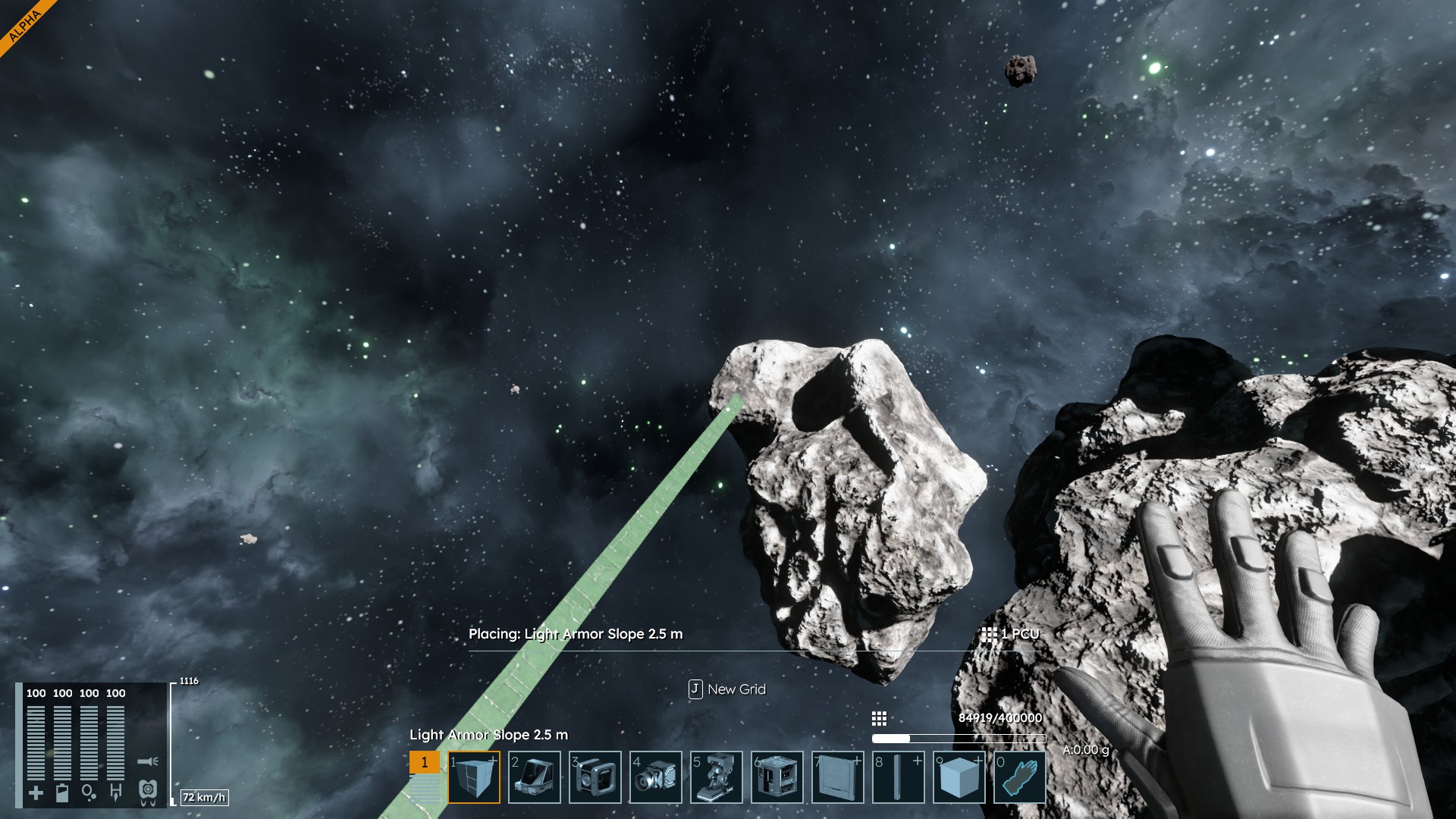The image size is (1456, 819).
Task: Click the orange toolbar page 1 indicator
Action: (x=425, y=762)
